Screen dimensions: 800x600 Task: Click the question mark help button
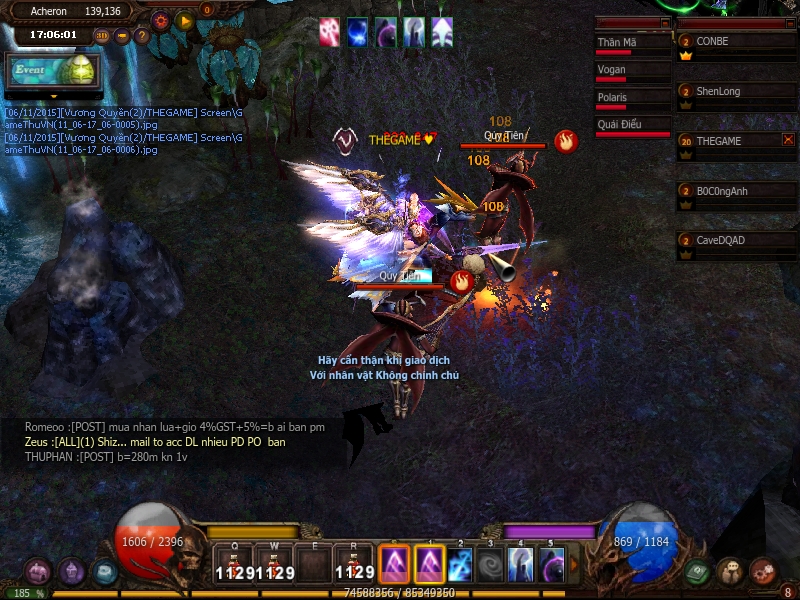[142, 36]
